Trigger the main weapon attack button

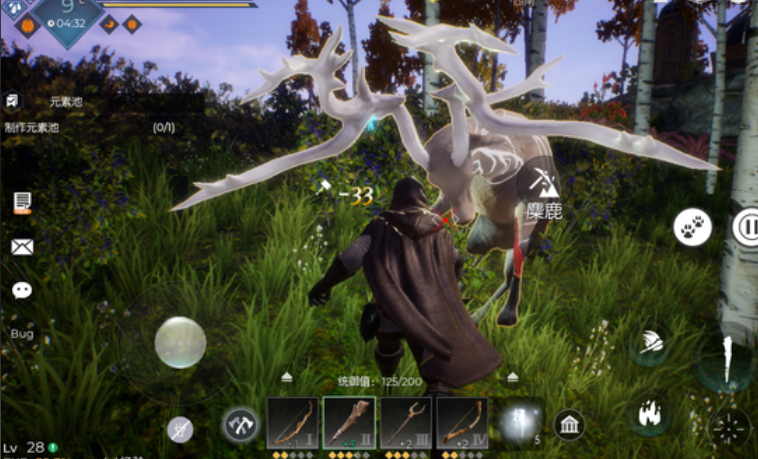(726, 361)
